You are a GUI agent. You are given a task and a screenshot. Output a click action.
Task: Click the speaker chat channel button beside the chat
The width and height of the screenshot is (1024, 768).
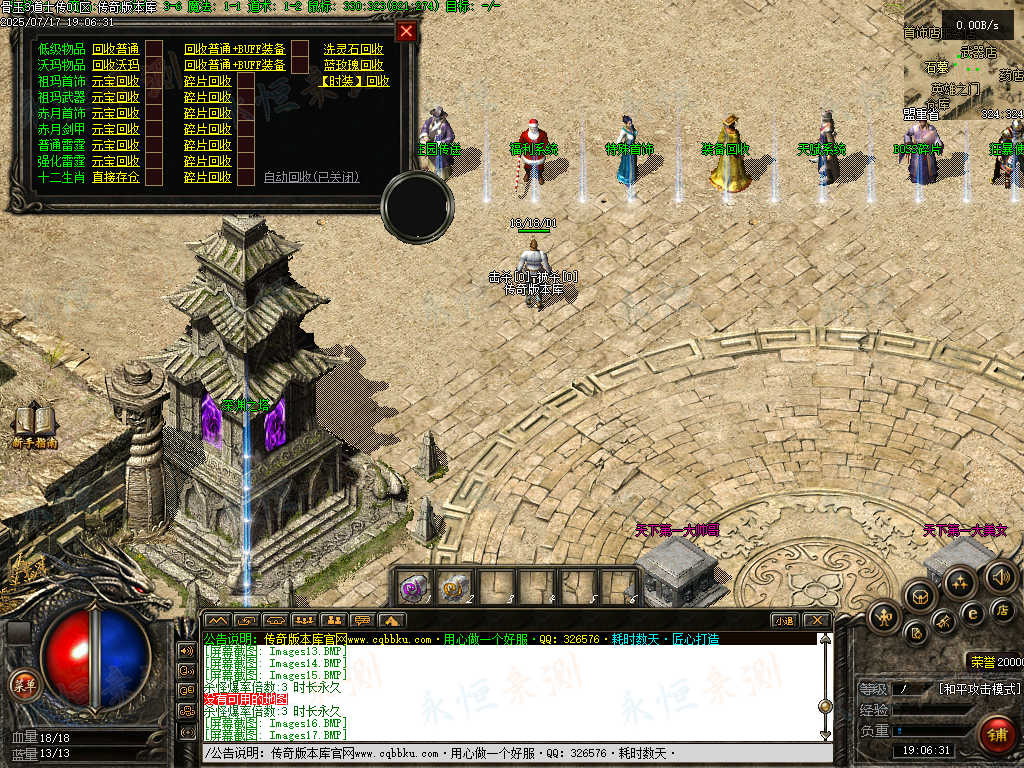pos(186,650)
